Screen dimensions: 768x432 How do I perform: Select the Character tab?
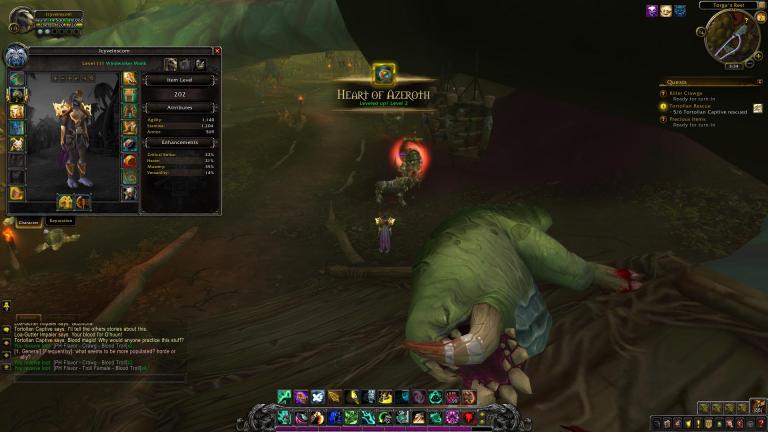coord(27,221)
